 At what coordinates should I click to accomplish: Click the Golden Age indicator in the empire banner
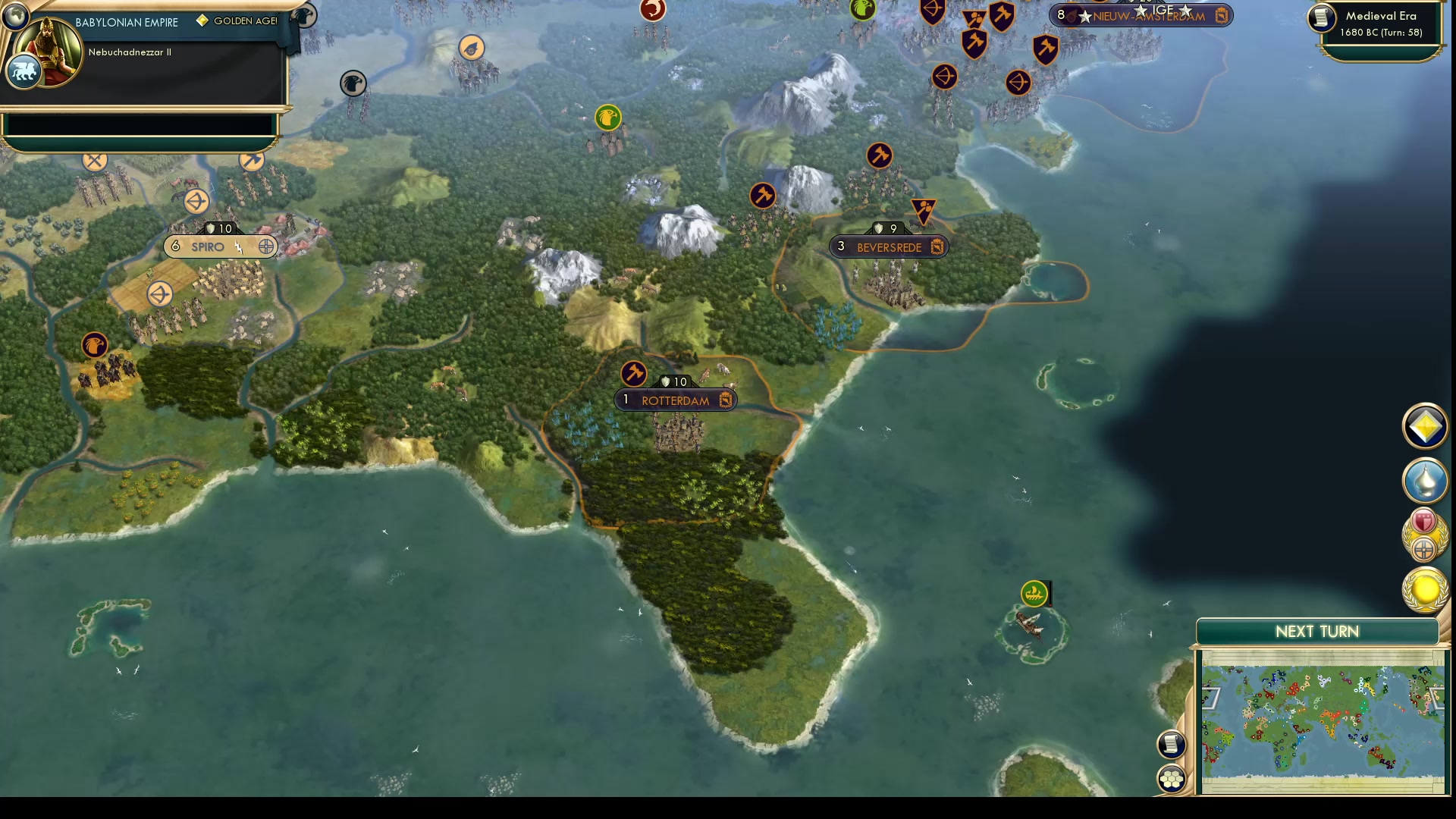(x=237, y=21)
